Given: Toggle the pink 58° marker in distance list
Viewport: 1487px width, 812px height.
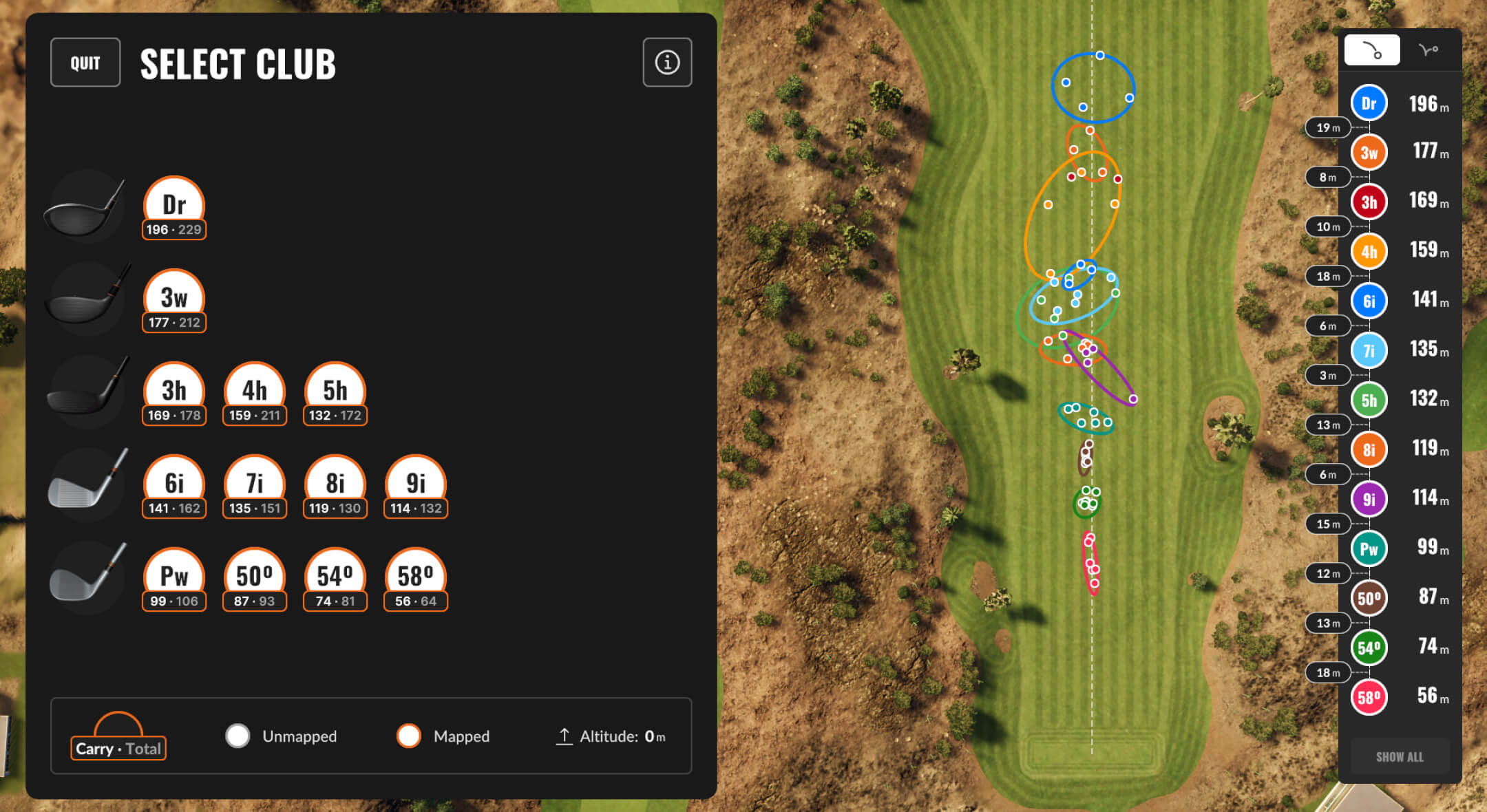Looking at the screenshot, I should coord(1369,697).
